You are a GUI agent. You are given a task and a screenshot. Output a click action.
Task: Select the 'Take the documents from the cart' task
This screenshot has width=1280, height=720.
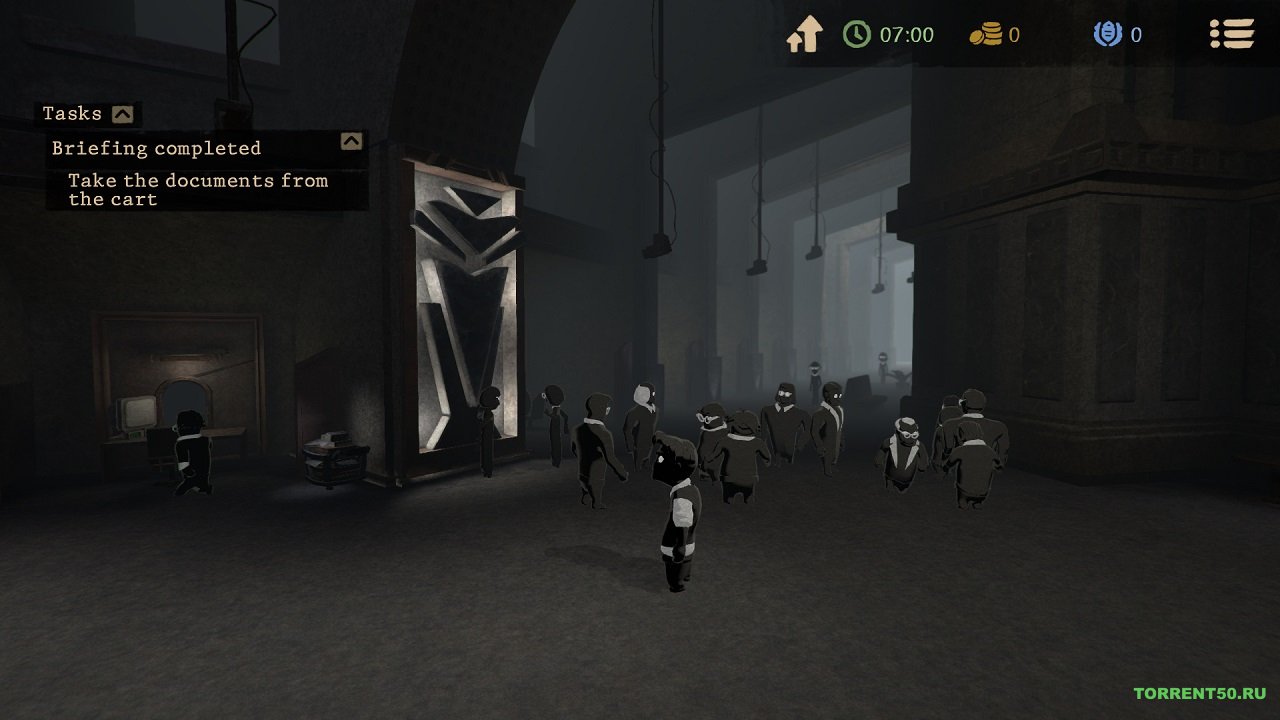click(x=198, y=190)
